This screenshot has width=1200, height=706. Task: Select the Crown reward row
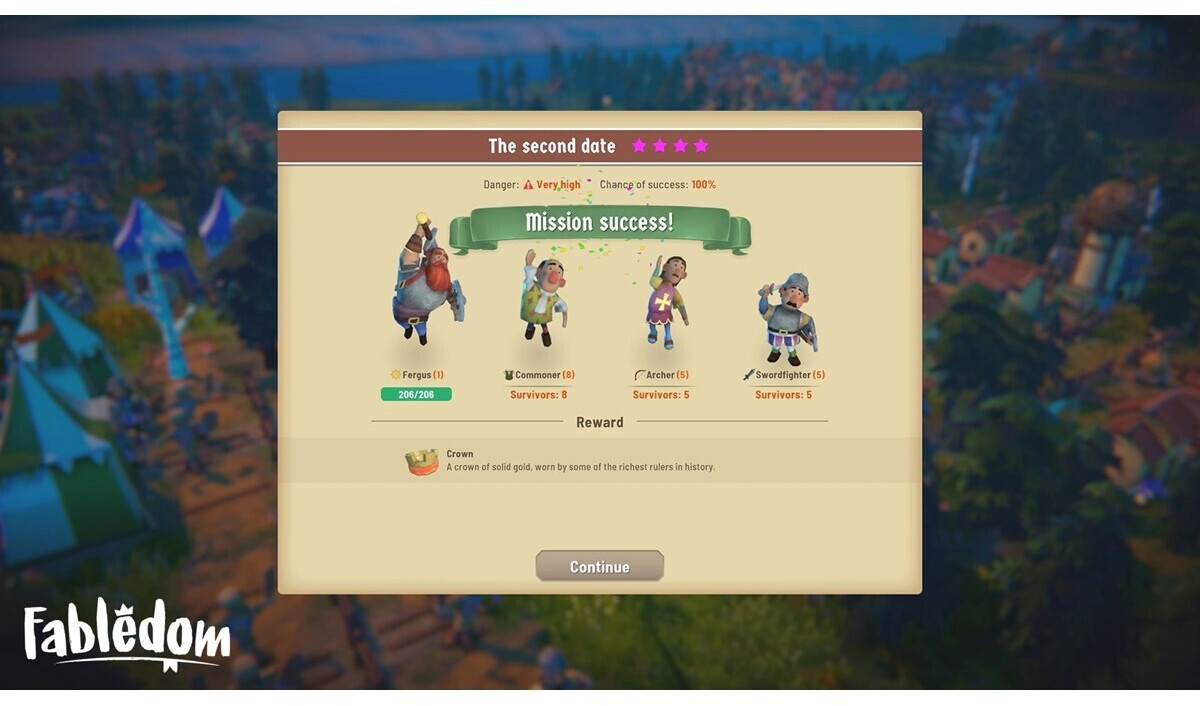tap(599, 461)
